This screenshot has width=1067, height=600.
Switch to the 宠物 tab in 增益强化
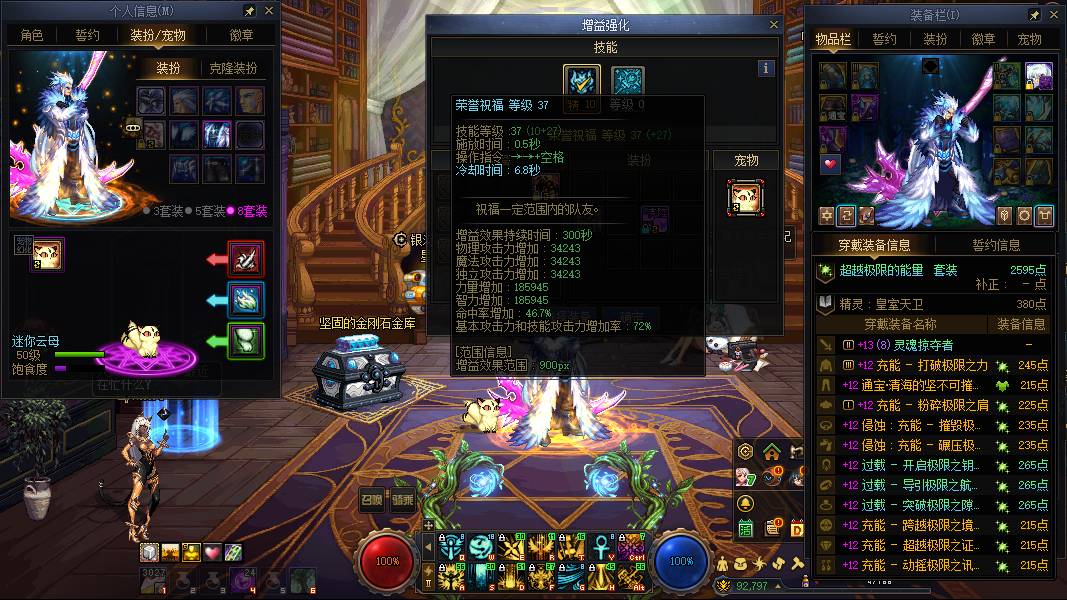tap(746, 160)
